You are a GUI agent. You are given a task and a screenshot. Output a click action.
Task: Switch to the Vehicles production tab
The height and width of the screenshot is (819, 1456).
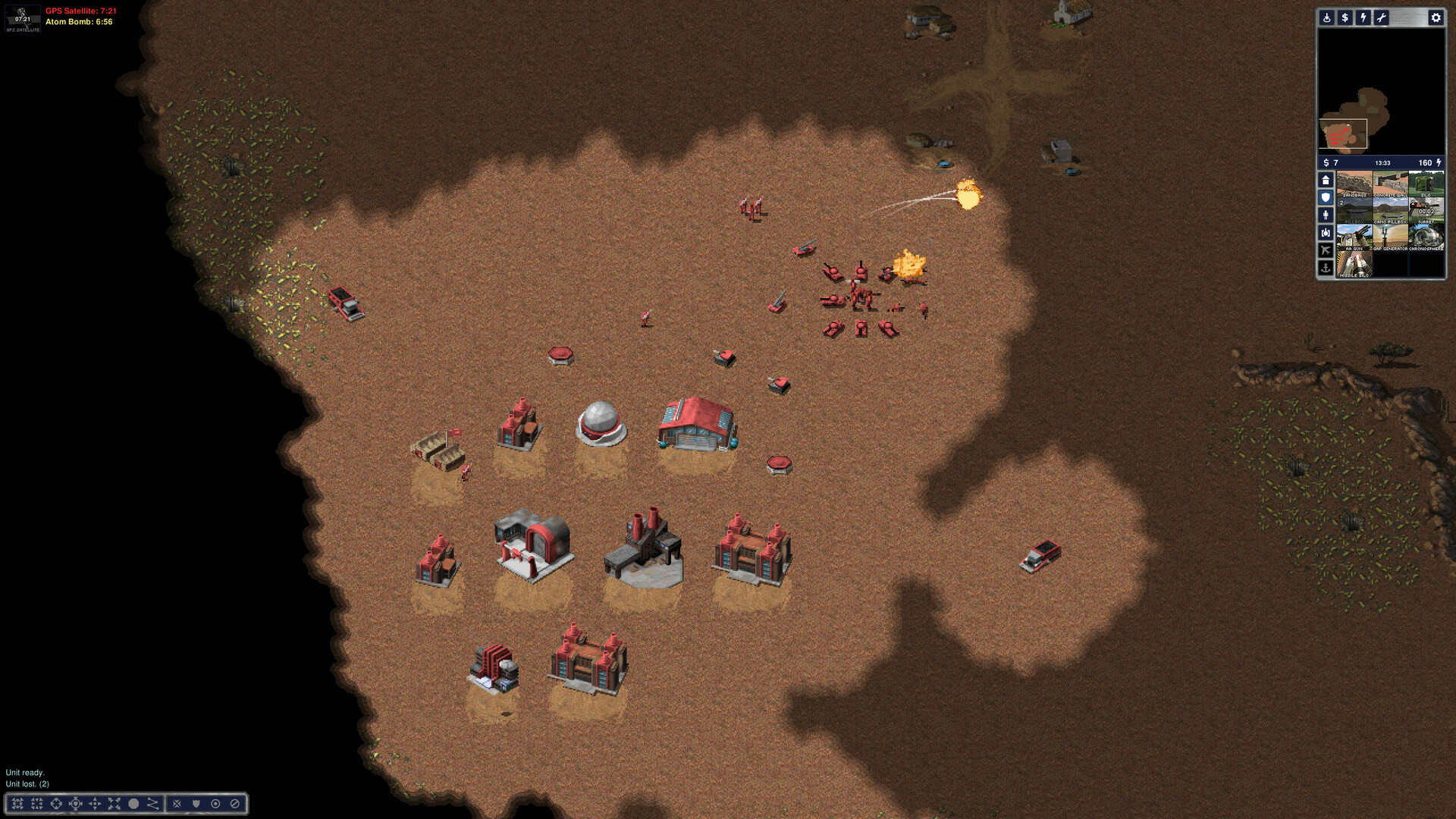(1326, 233)
